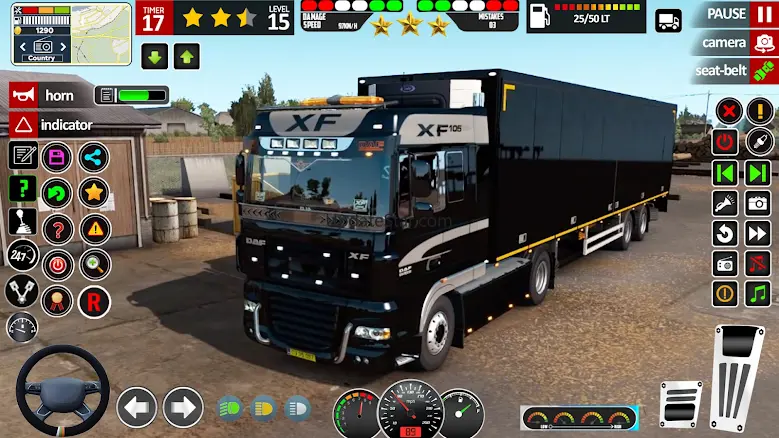Activate the indicator button
The width and height of the screenshot is (779, 438).
pos(52,125)
